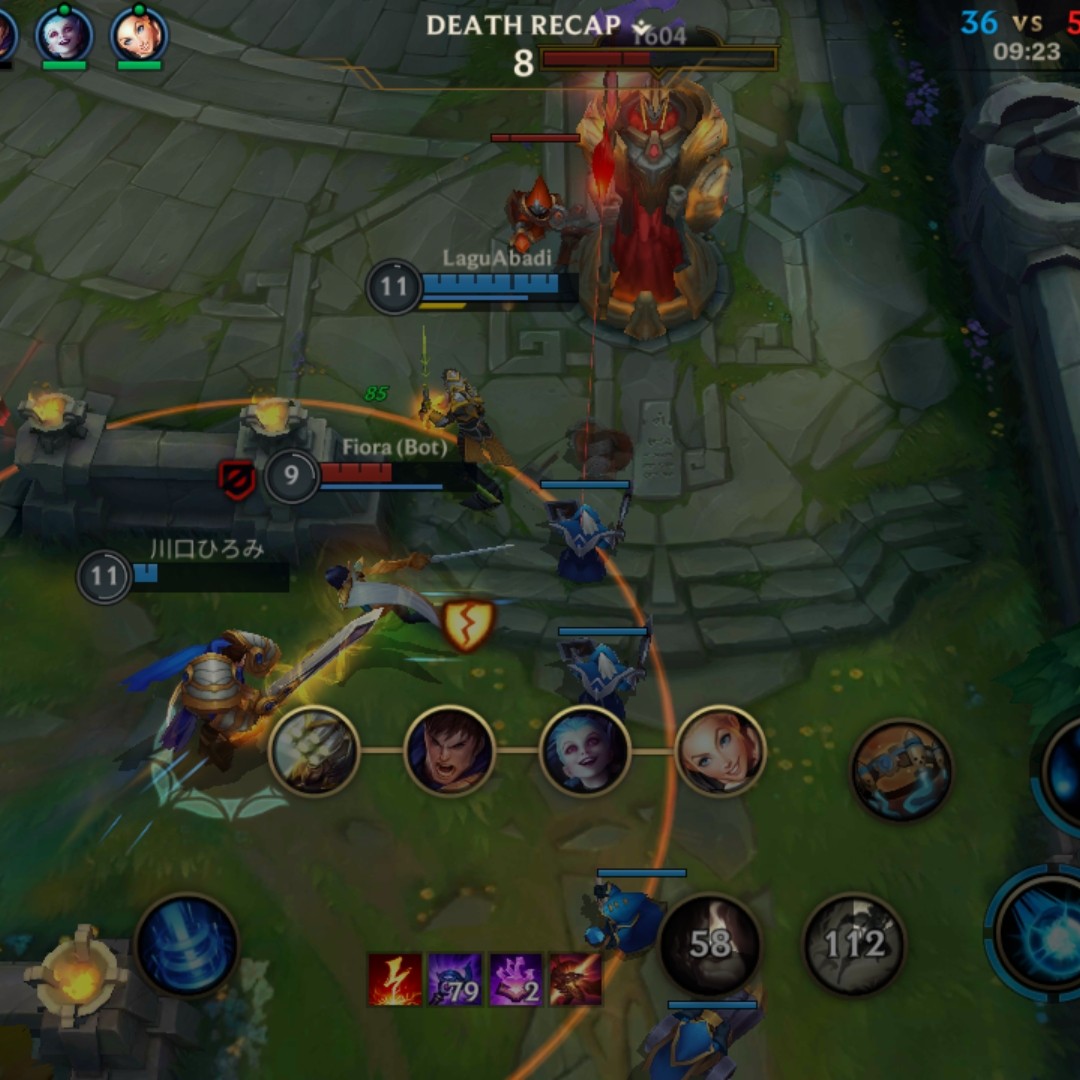Activate the blue swirling pillar button
The width and height of the screenshot is (1080, 1080).
[x=187, y=946]
